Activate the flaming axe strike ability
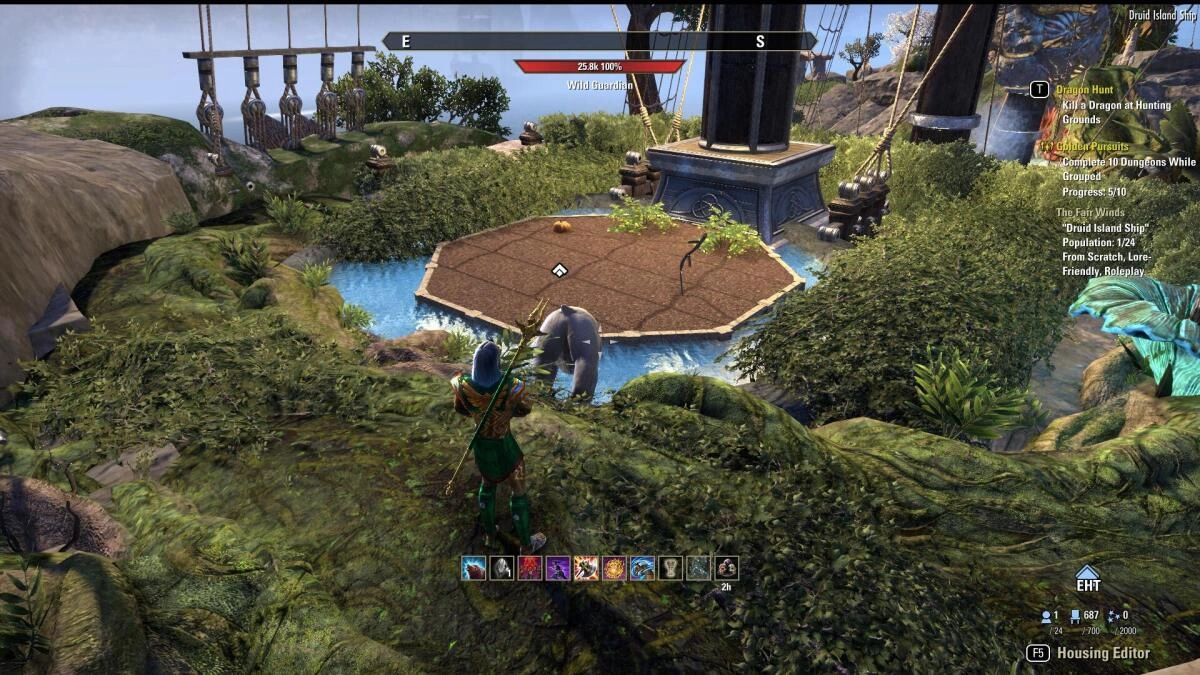1200x675 pixels. click(586, 568)
